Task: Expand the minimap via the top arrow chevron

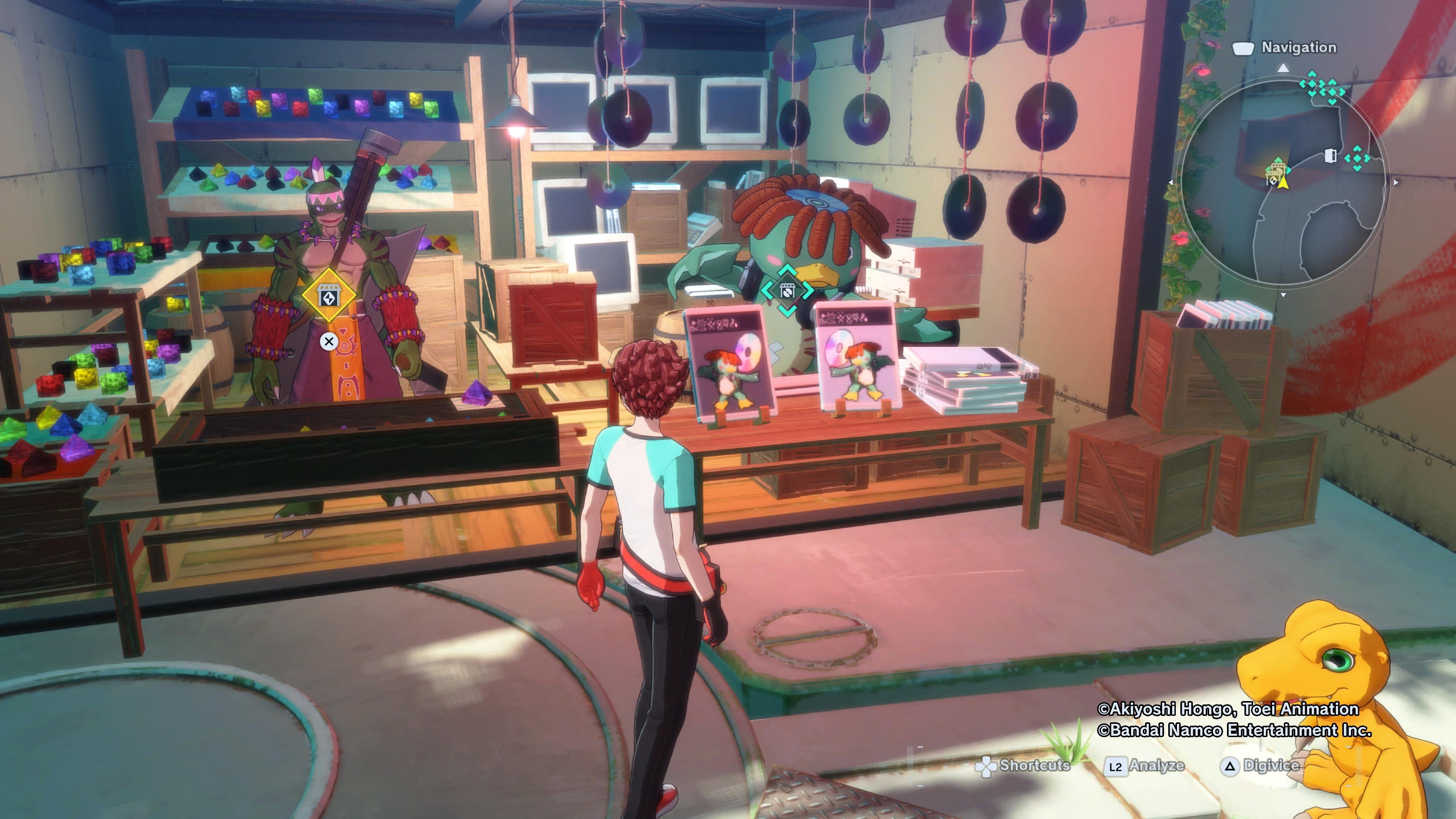Action: 1282,68
